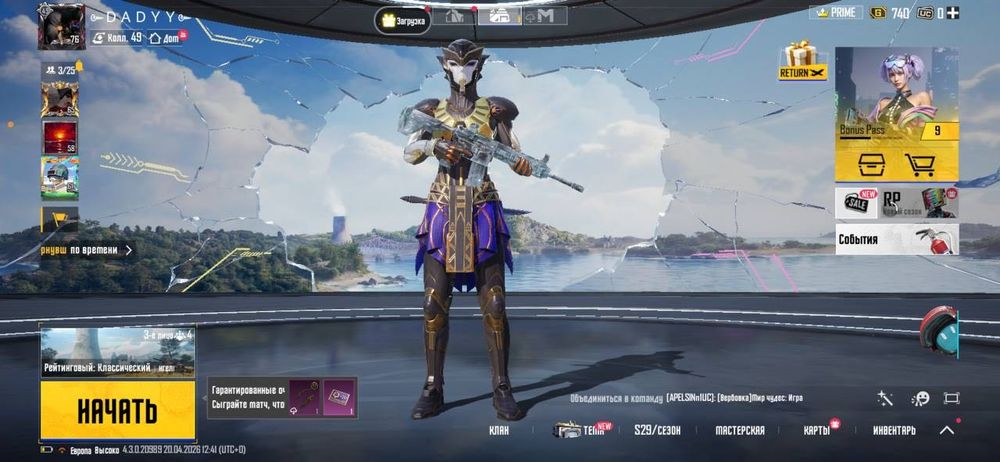Open the RETURN gift box event
Image resolution: width=1000 pixels, height=462 pixels.
802,60
